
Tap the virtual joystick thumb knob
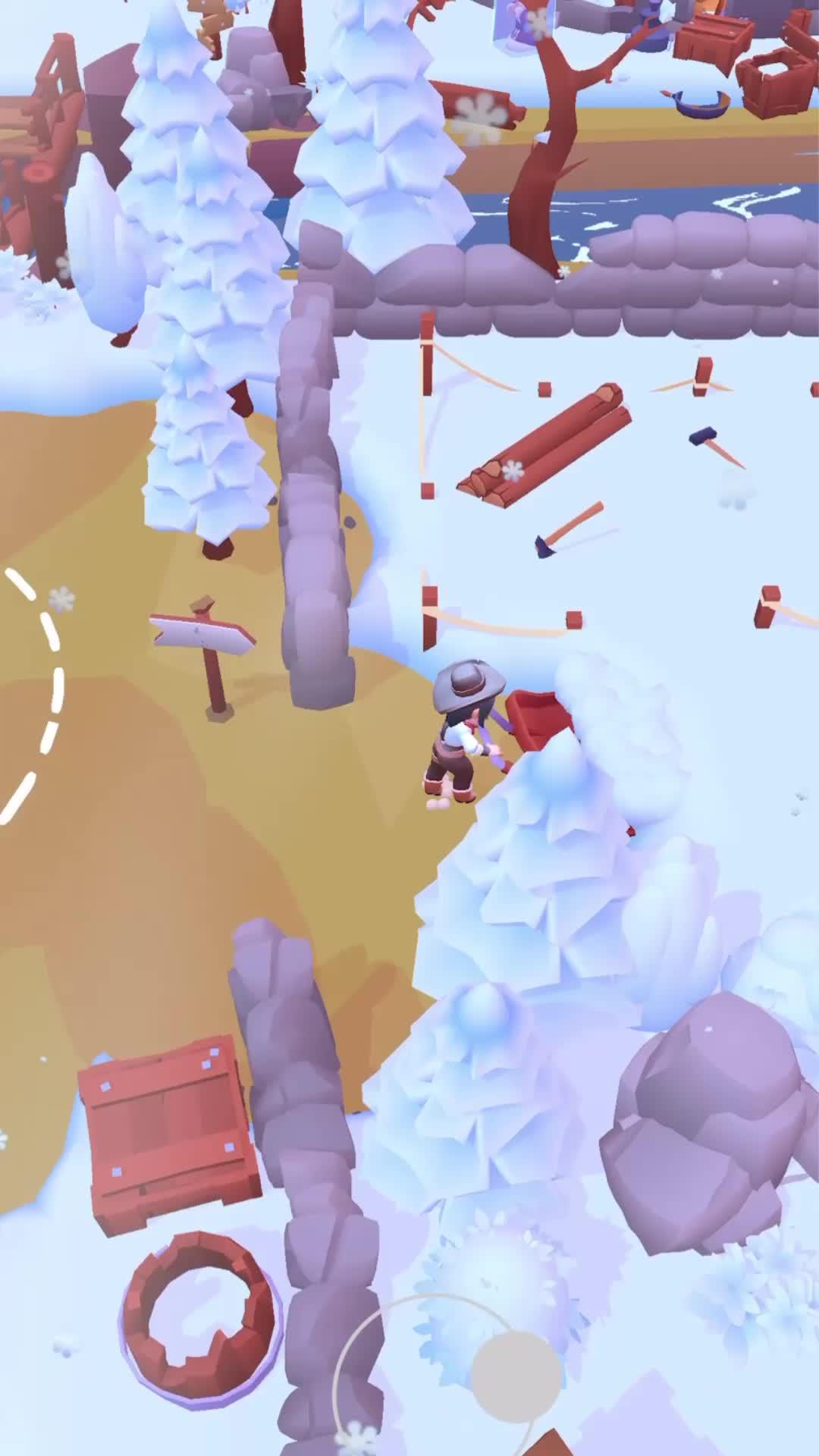(516, 1376)
